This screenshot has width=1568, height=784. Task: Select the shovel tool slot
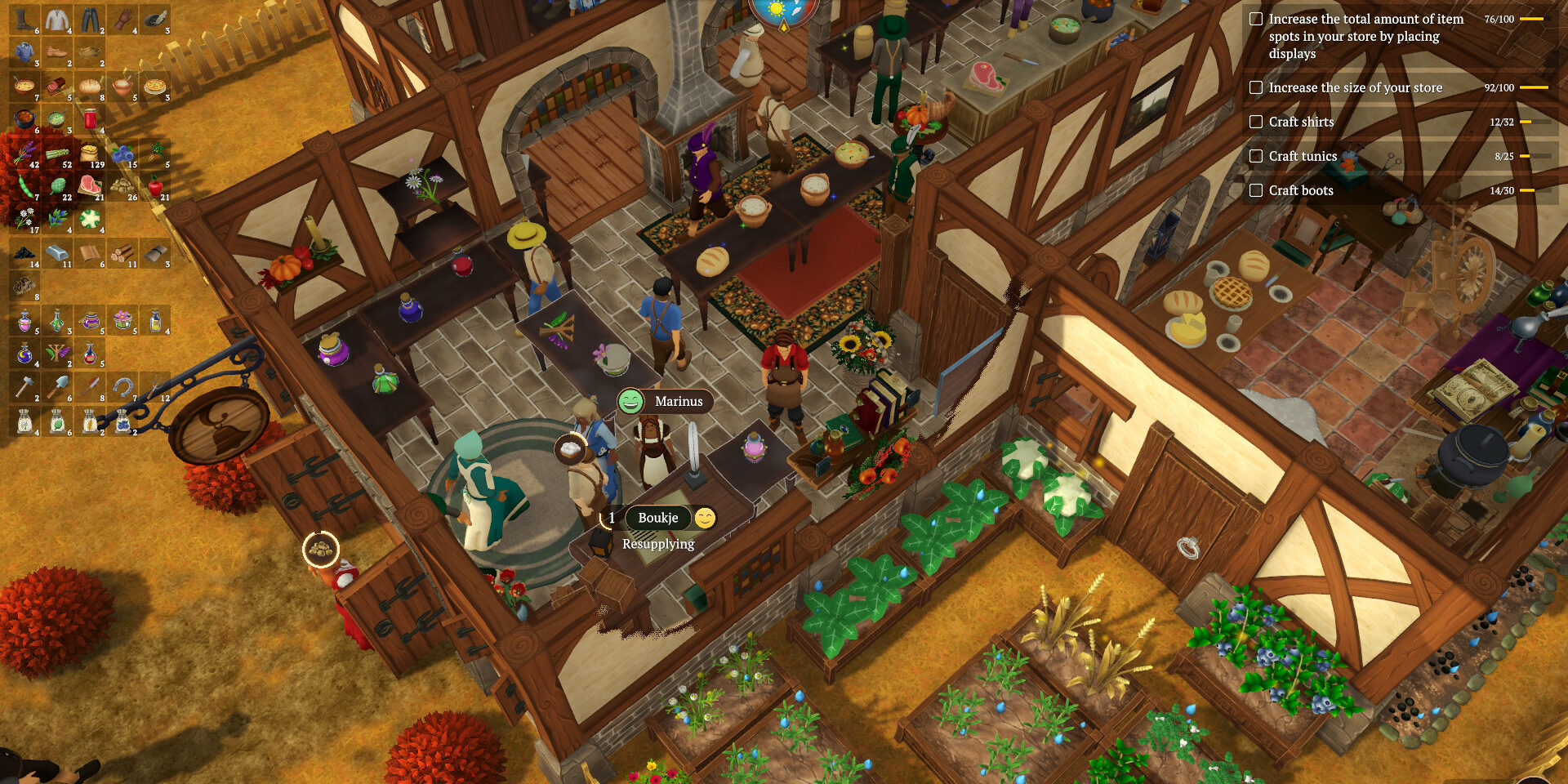57,388
